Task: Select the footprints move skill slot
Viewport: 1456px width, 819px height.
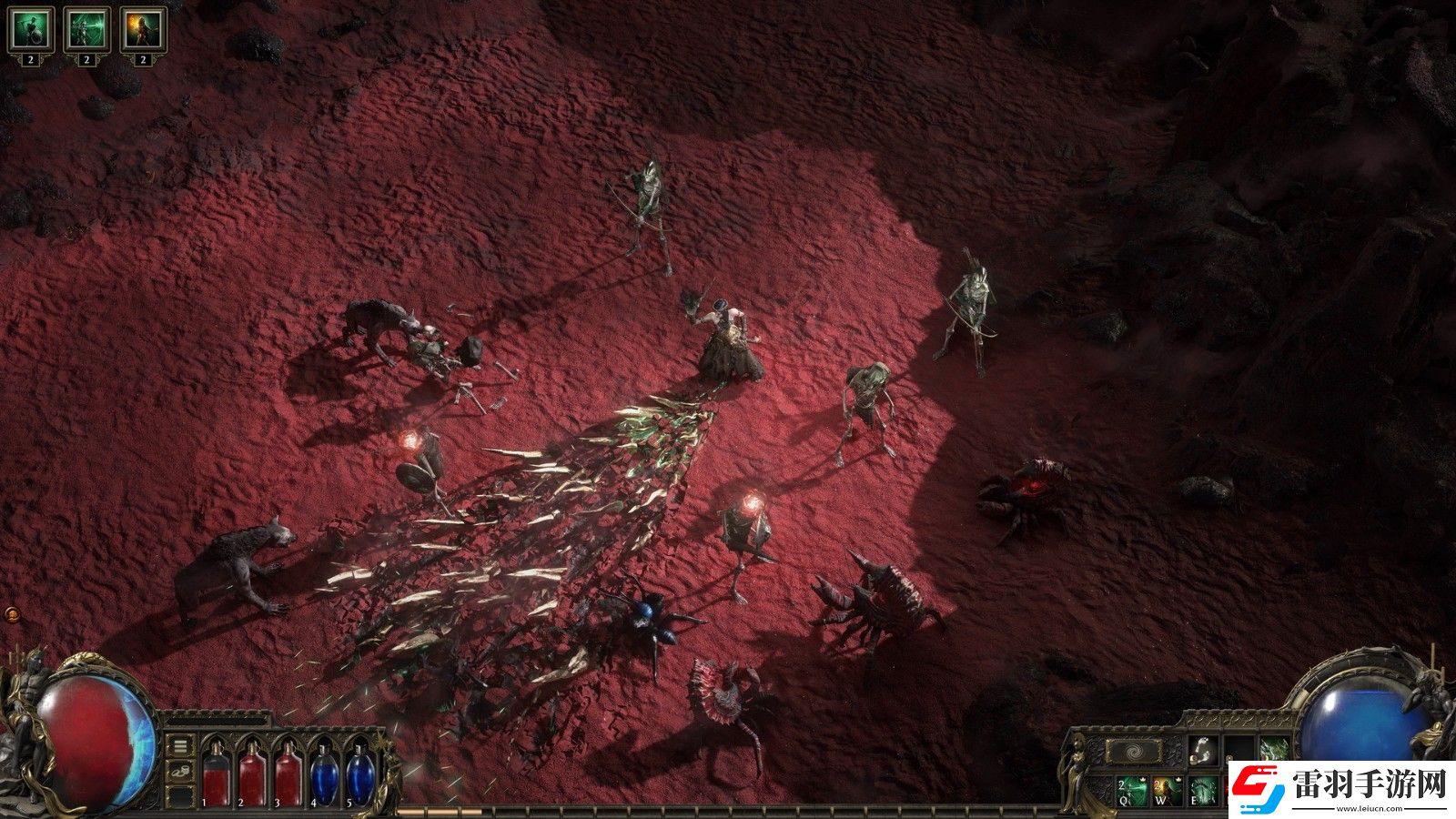Action: (1204, 750)
